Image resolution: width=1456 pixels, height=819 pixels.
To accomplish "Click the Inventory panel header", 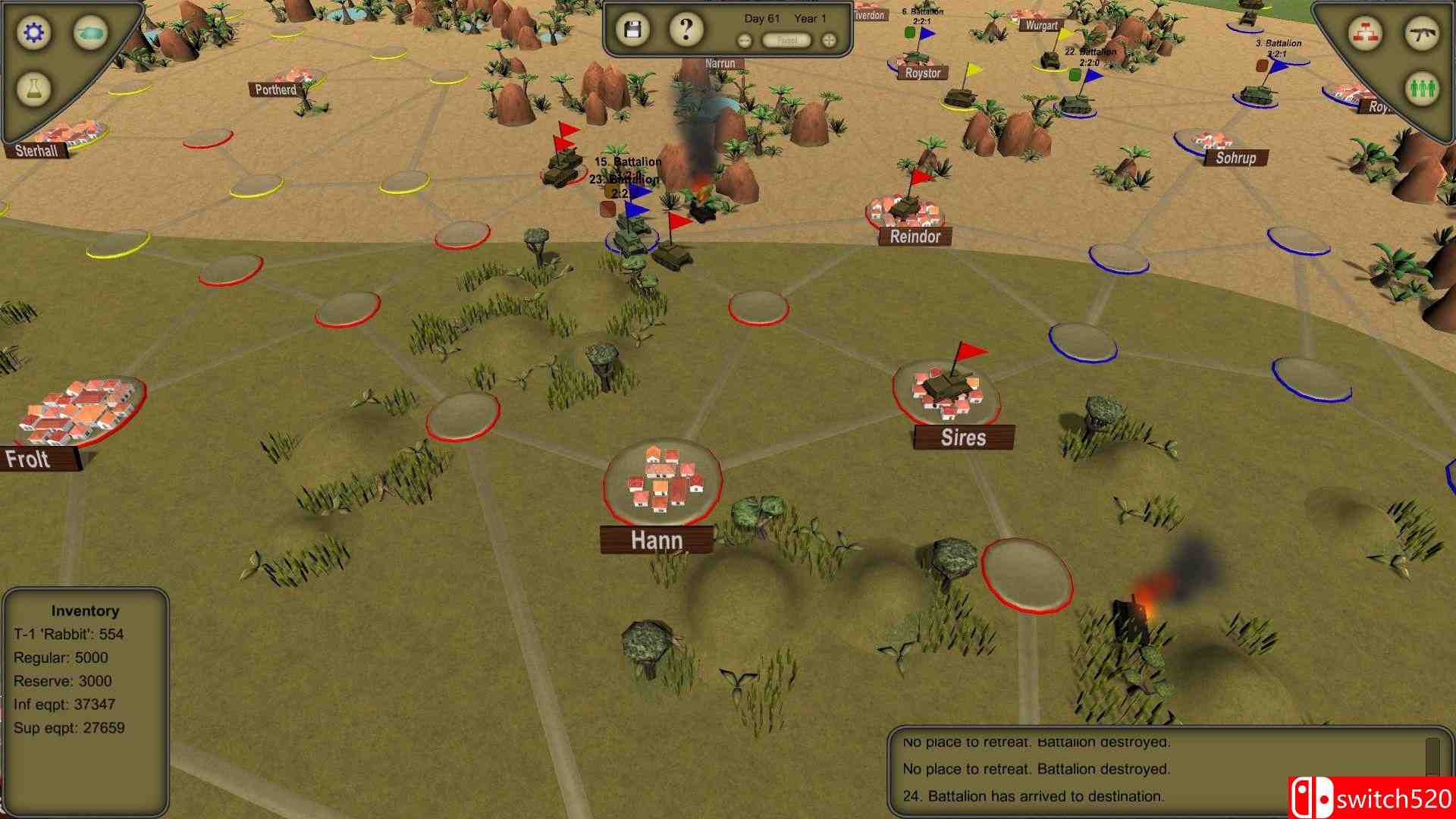I will (x=85, y=610).
